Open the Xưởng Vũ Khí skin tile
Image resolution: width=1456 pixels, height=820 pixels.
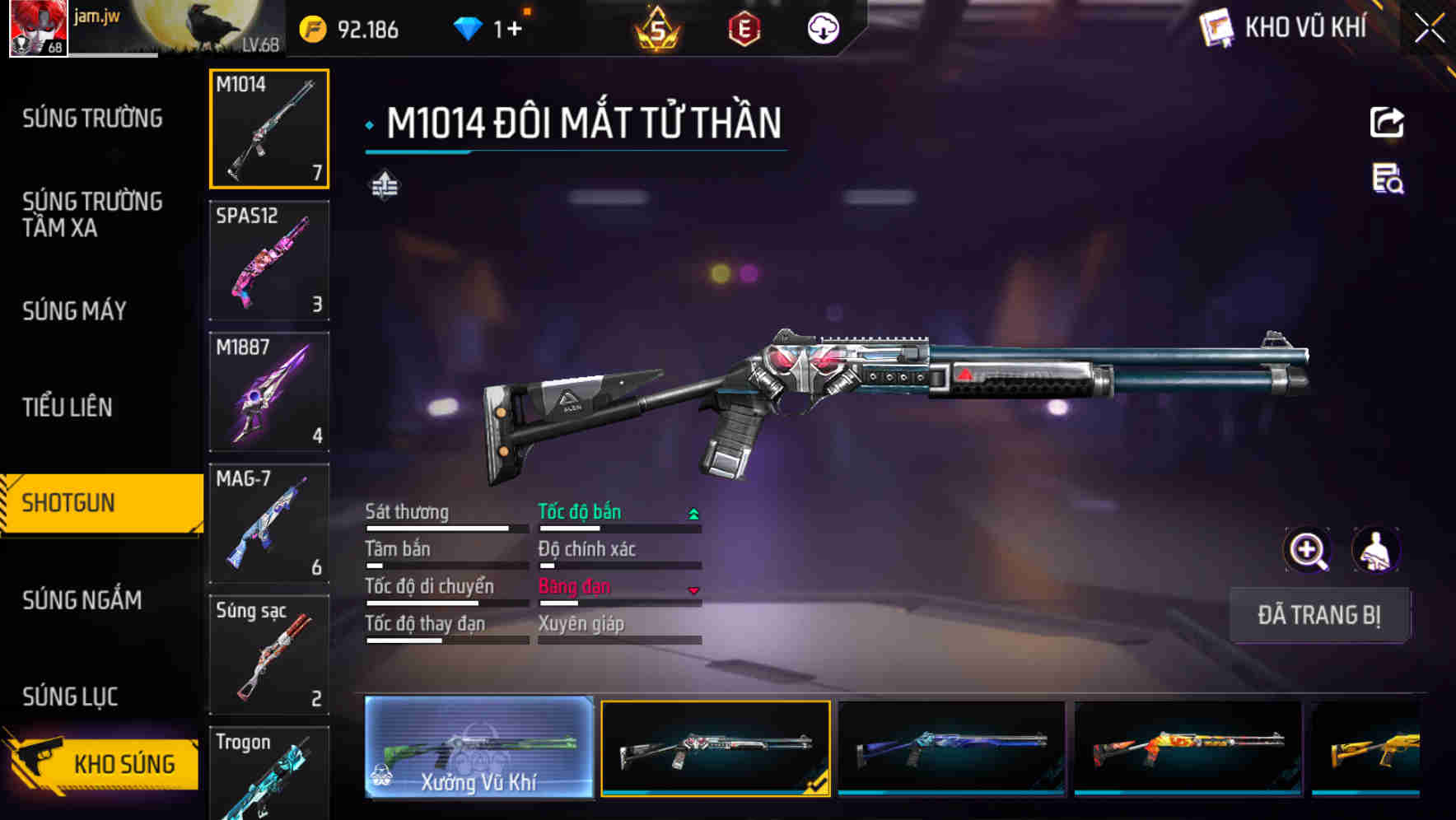(478, 747)
